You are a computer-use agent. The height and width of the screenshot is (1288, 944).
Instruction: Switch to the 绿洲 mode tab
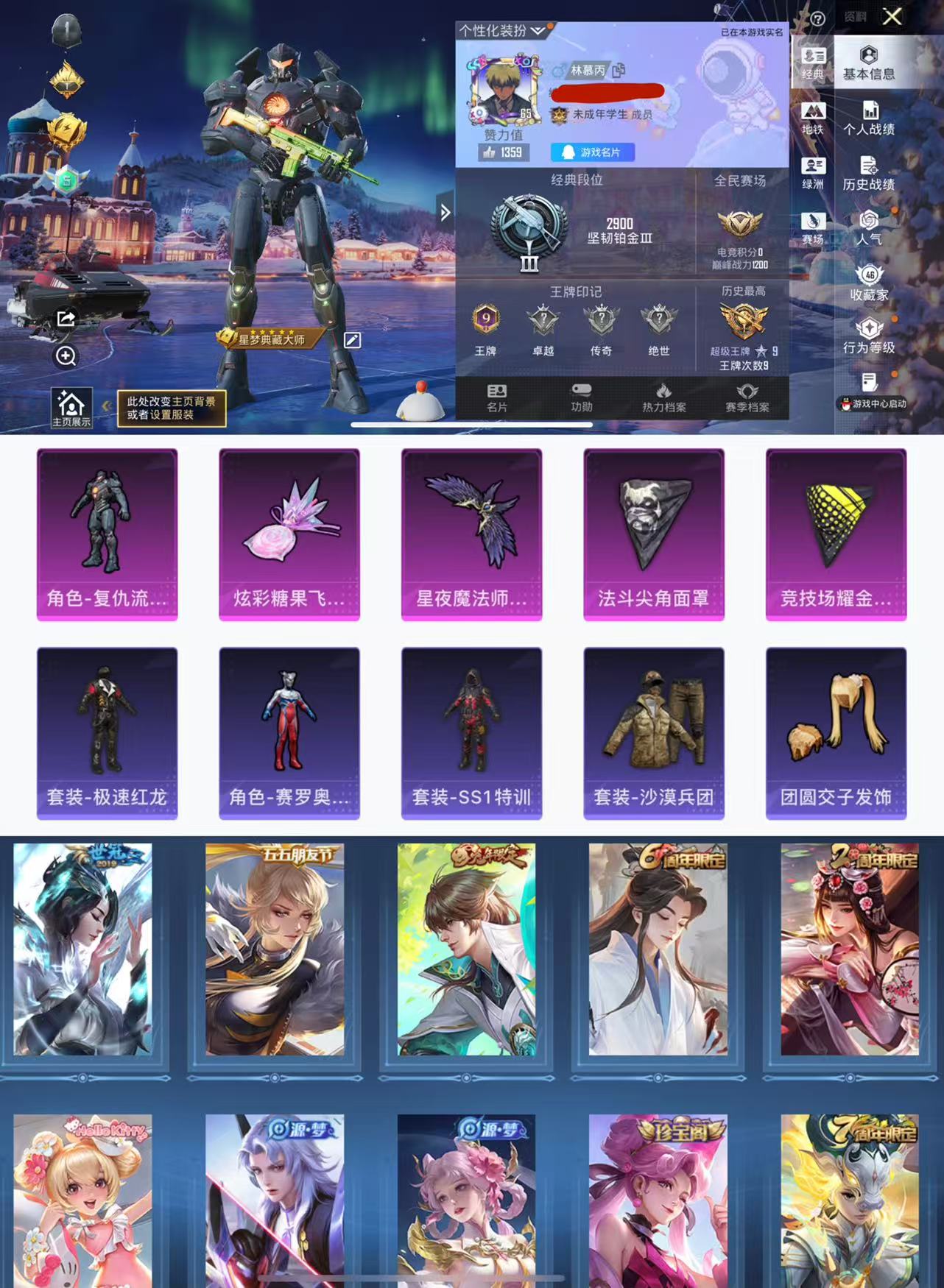click(813, 174)
